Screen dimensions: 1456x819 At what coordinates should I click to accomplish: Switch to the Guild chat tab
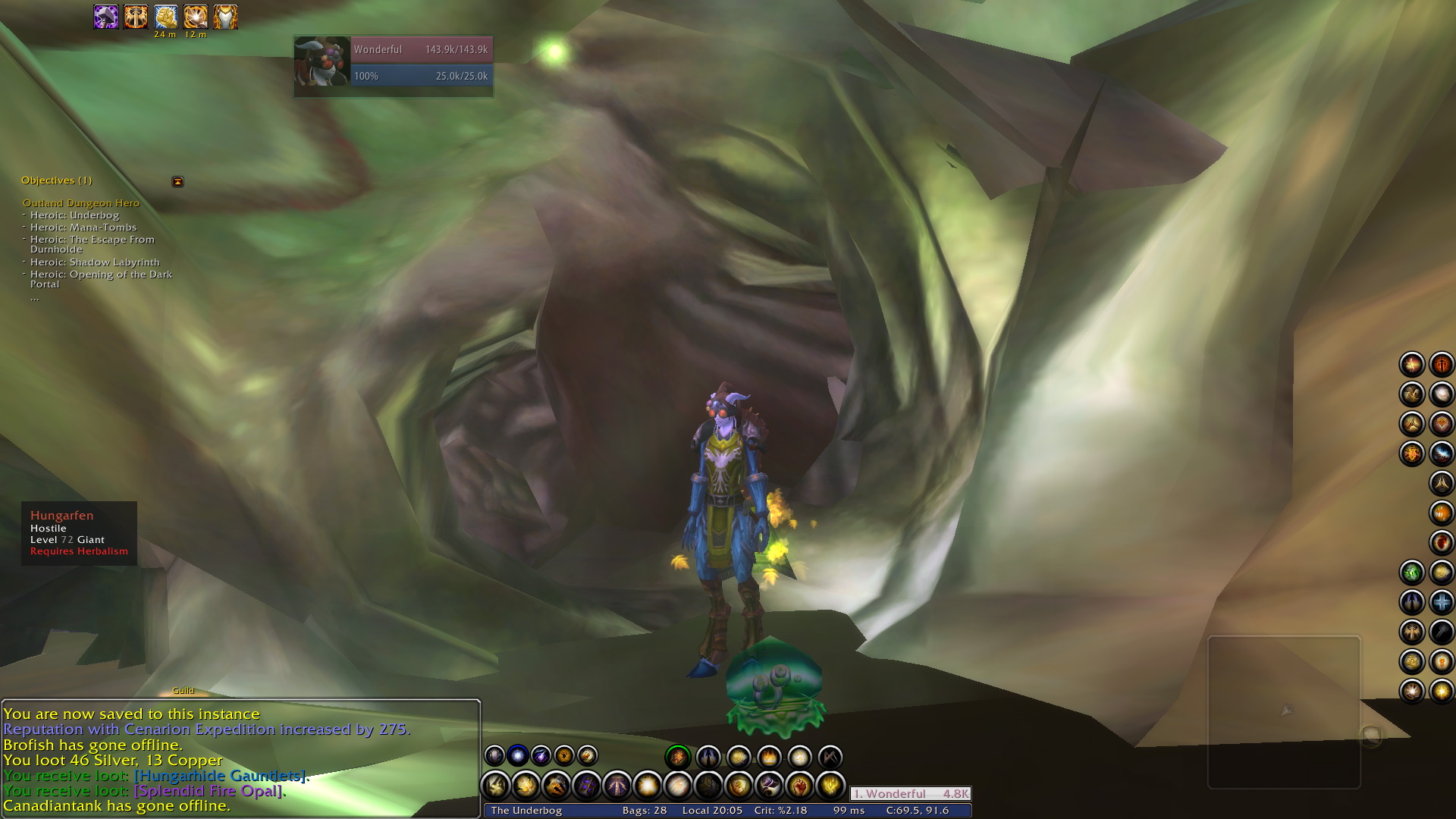click(184, 691)
